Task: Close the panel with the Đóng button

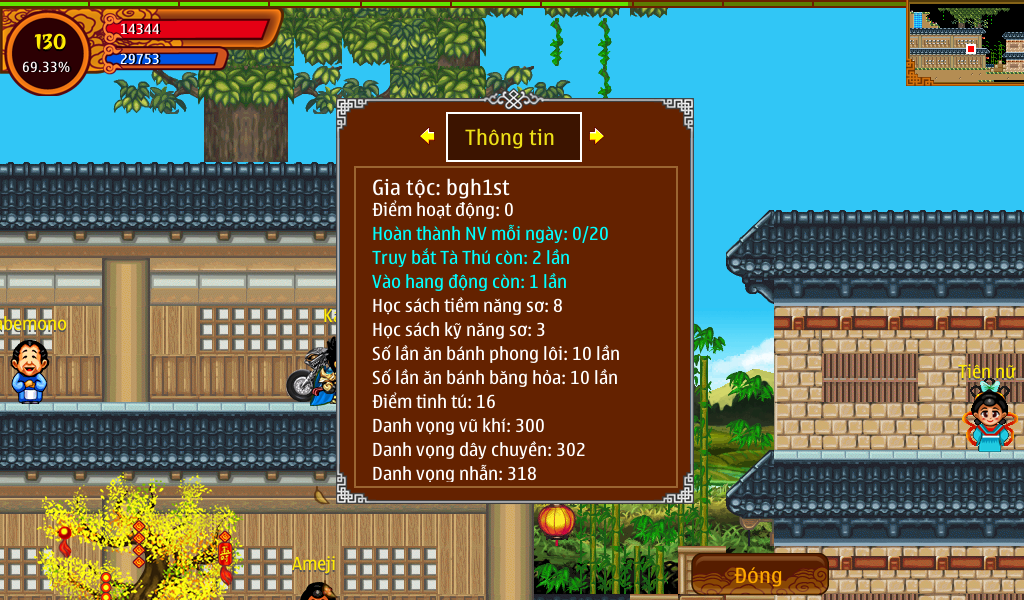Action: pos(759,575)
